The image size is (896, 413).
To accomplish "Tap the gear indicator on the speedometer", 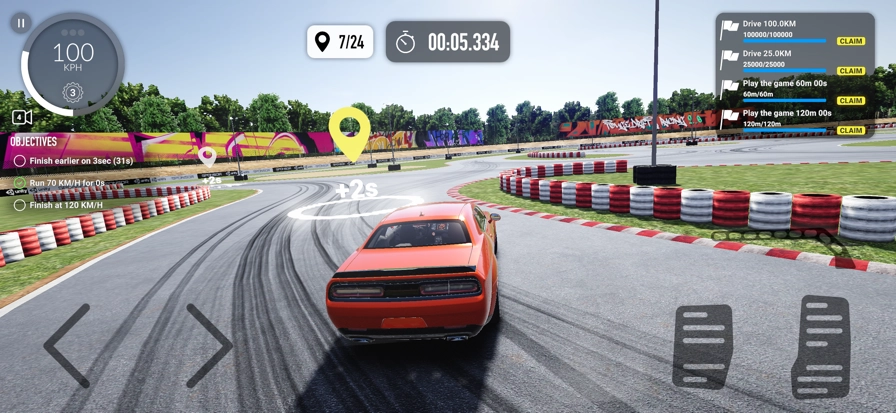I will [x=72, y=93].
